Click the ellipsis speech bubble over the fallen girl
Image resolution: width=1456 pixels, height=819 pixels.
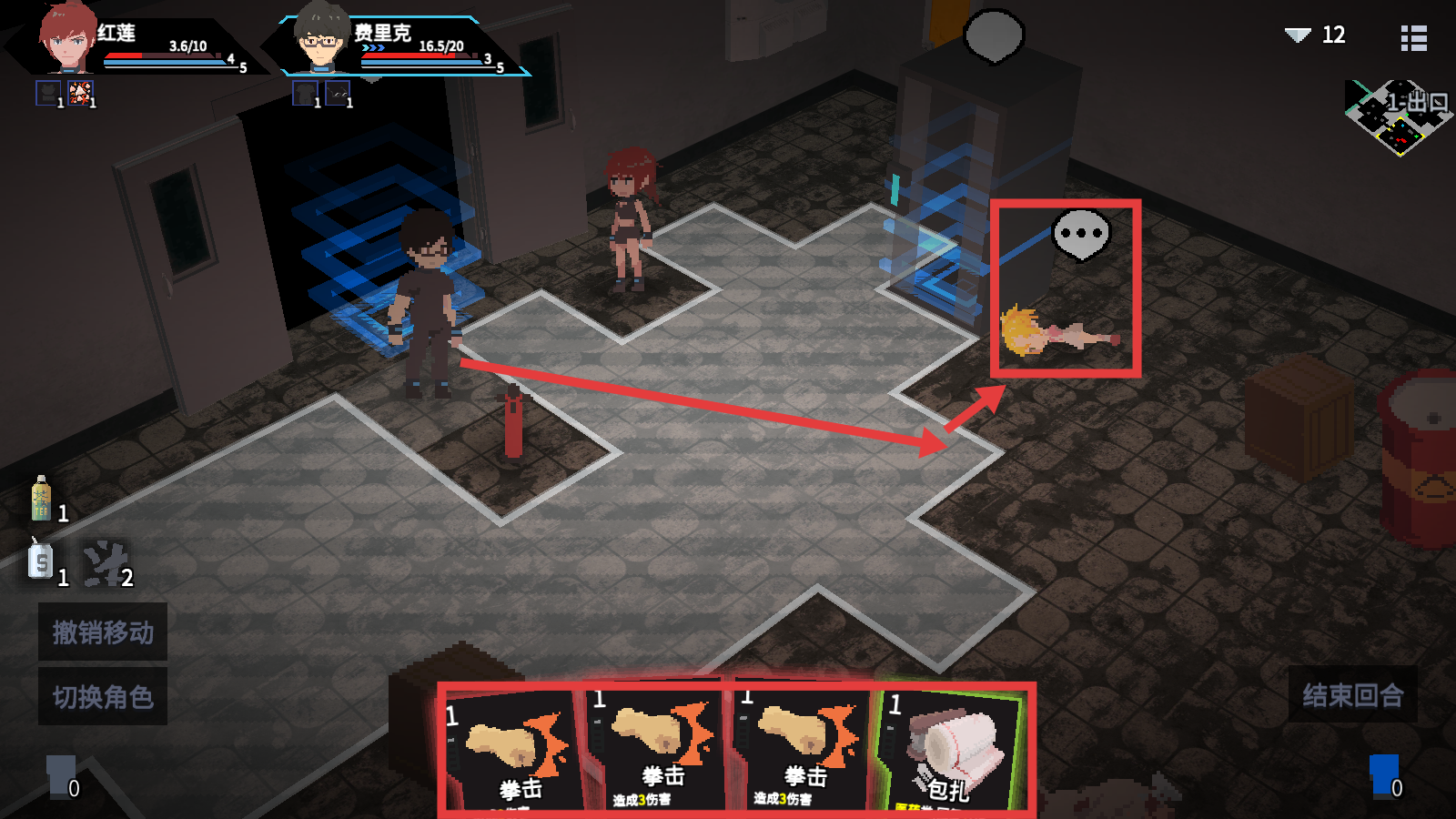pos(1080,233)
